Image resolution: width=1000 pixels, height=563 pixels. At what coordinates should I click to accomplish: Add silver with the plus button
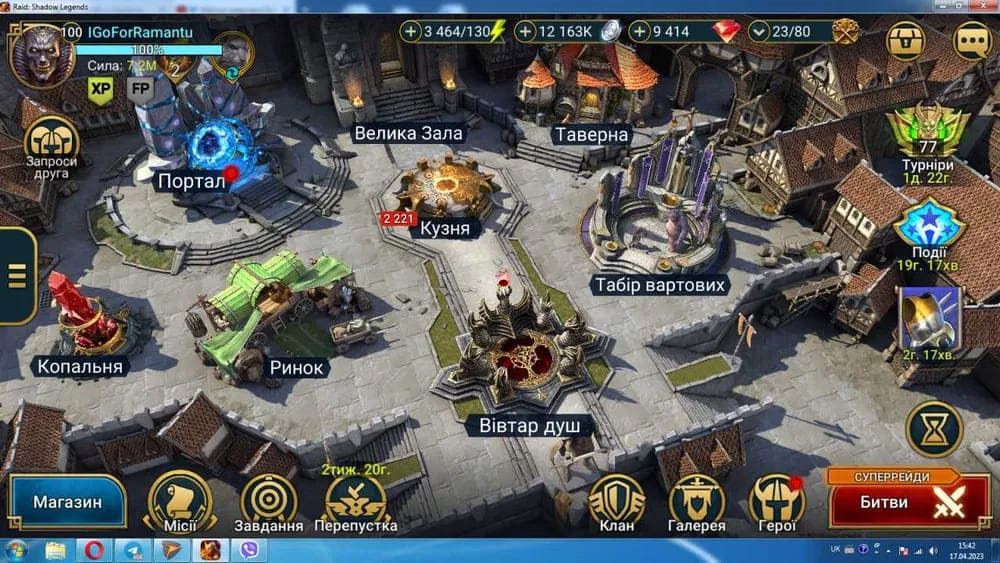526,32
